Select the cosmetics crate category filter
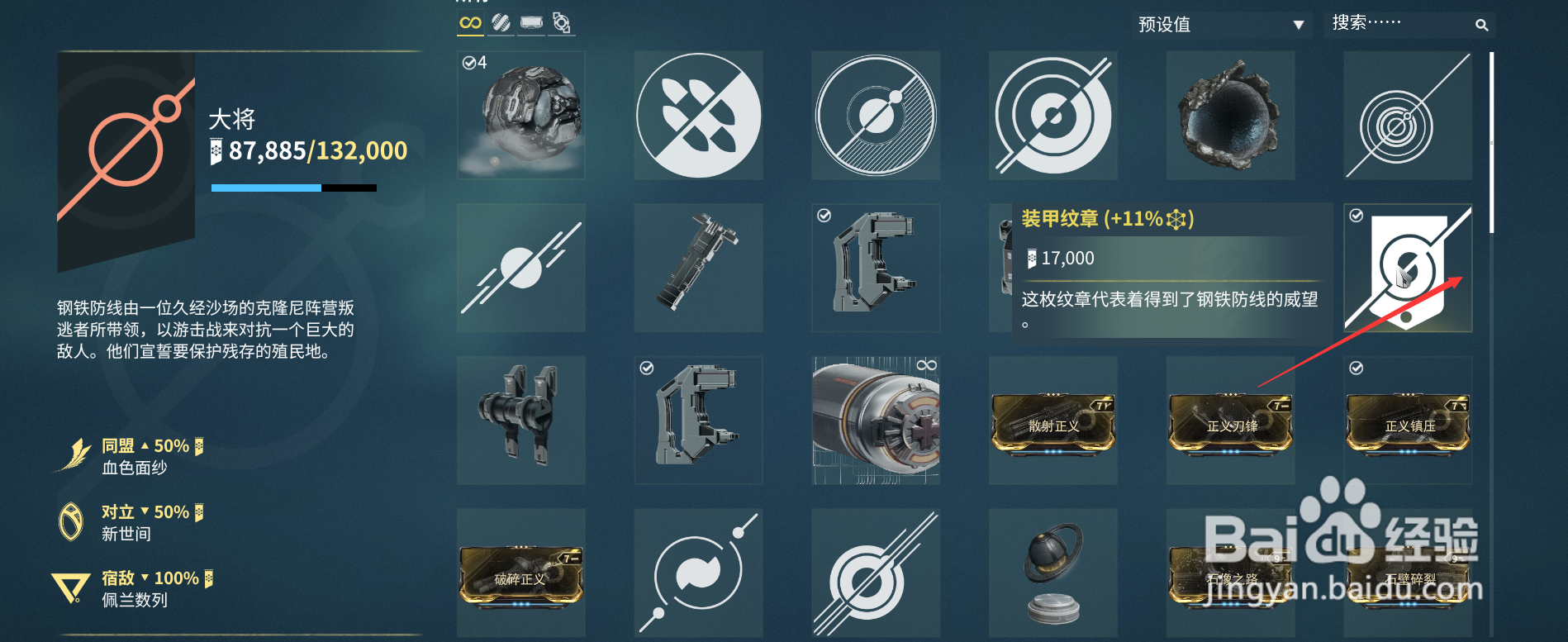Viewport: 1568px width, 642px height. click(530, 23)
